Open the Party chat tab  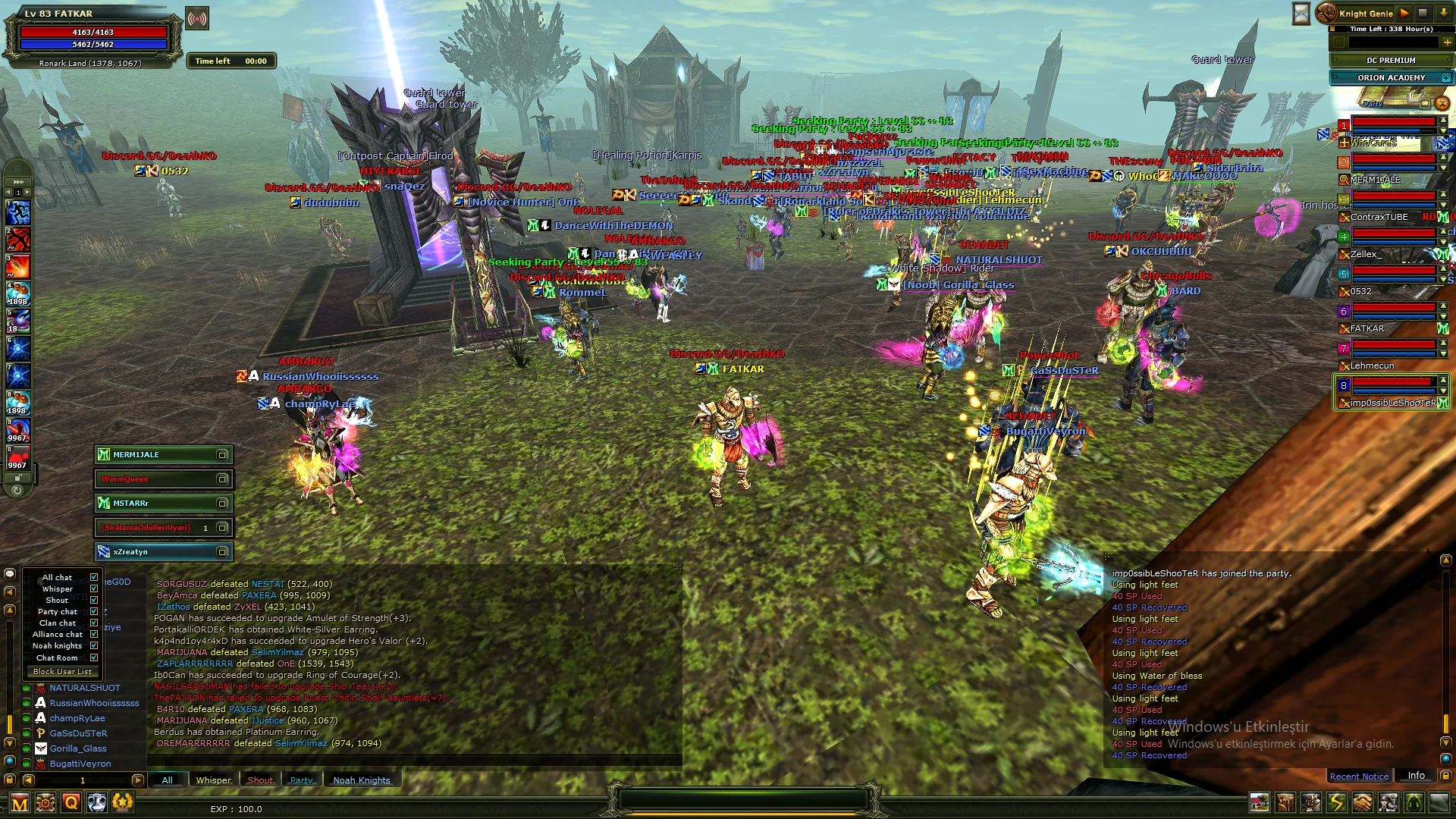tap(301, 780)
